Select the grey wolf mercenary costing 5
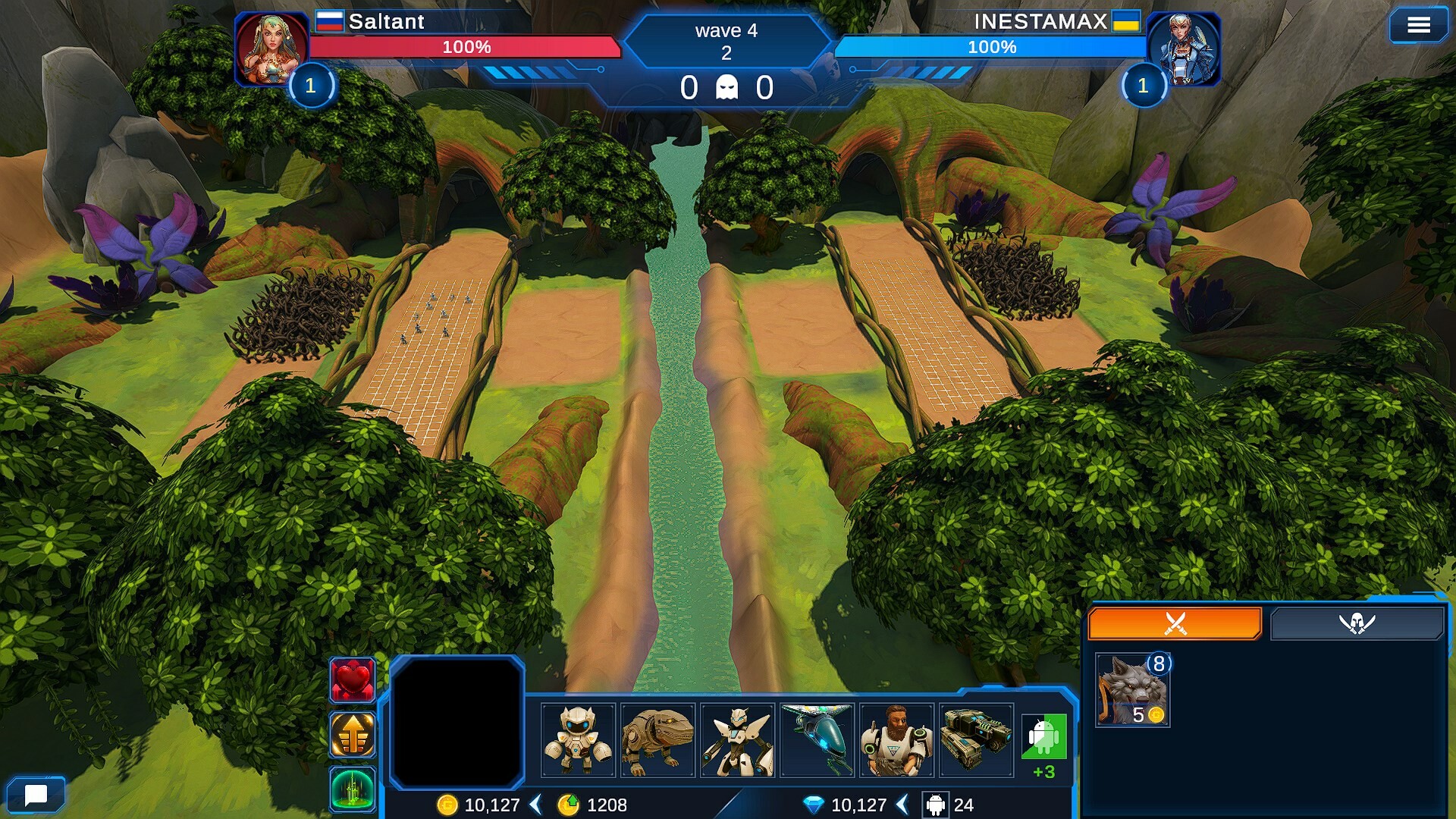 pos(1133,690)
